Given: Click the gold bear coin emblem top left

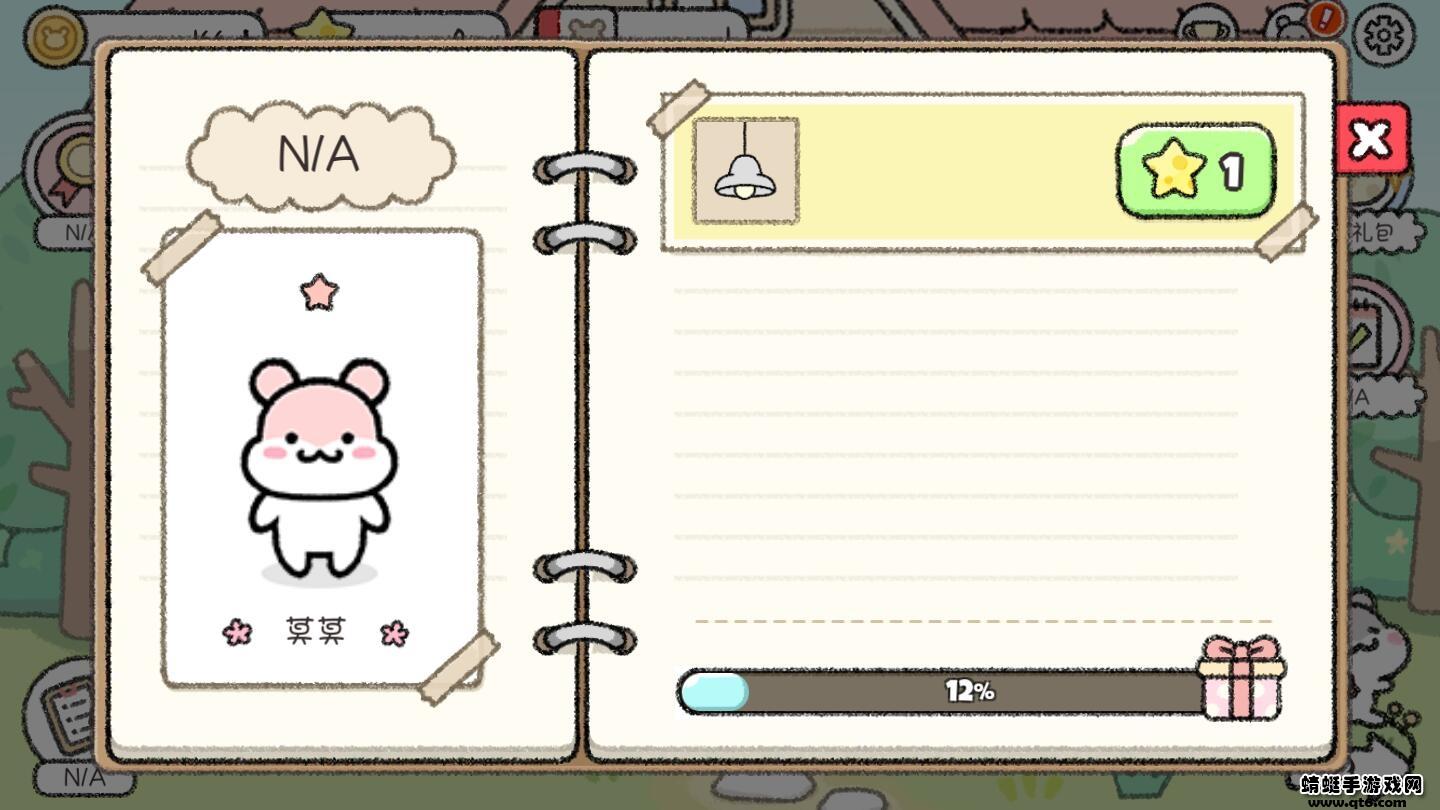Looking at the screenshot, I should tap(55, 37).
